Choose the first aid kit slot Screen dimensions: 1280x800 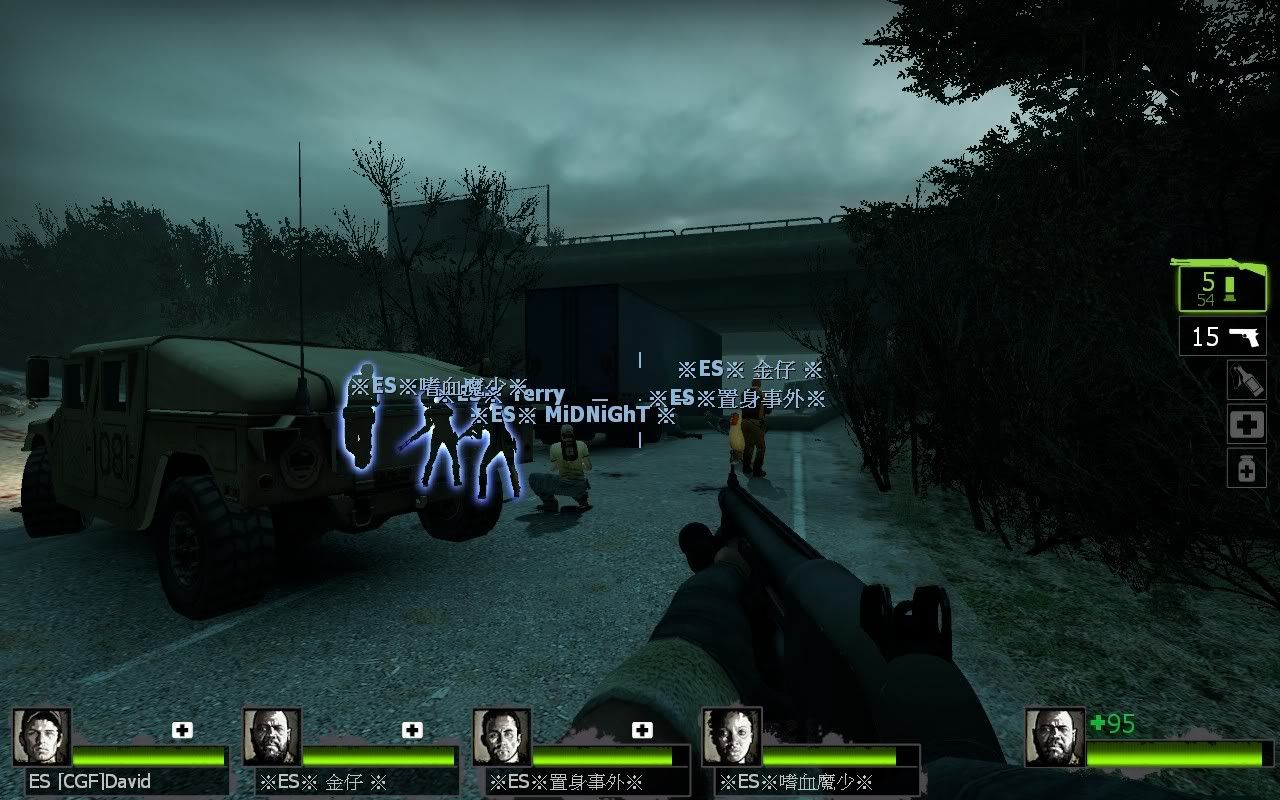tap(1246, 424)
